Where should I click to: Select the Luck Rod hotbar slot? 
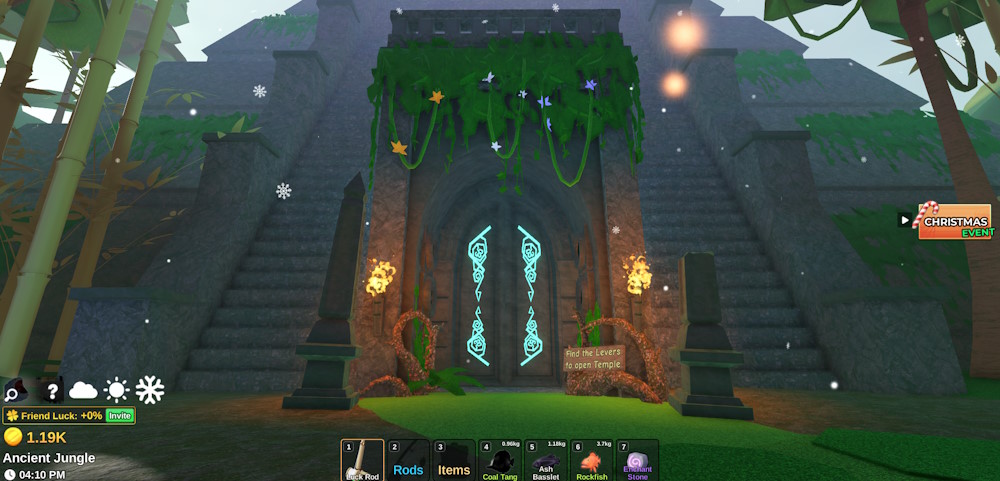click(x=362, y=460)
